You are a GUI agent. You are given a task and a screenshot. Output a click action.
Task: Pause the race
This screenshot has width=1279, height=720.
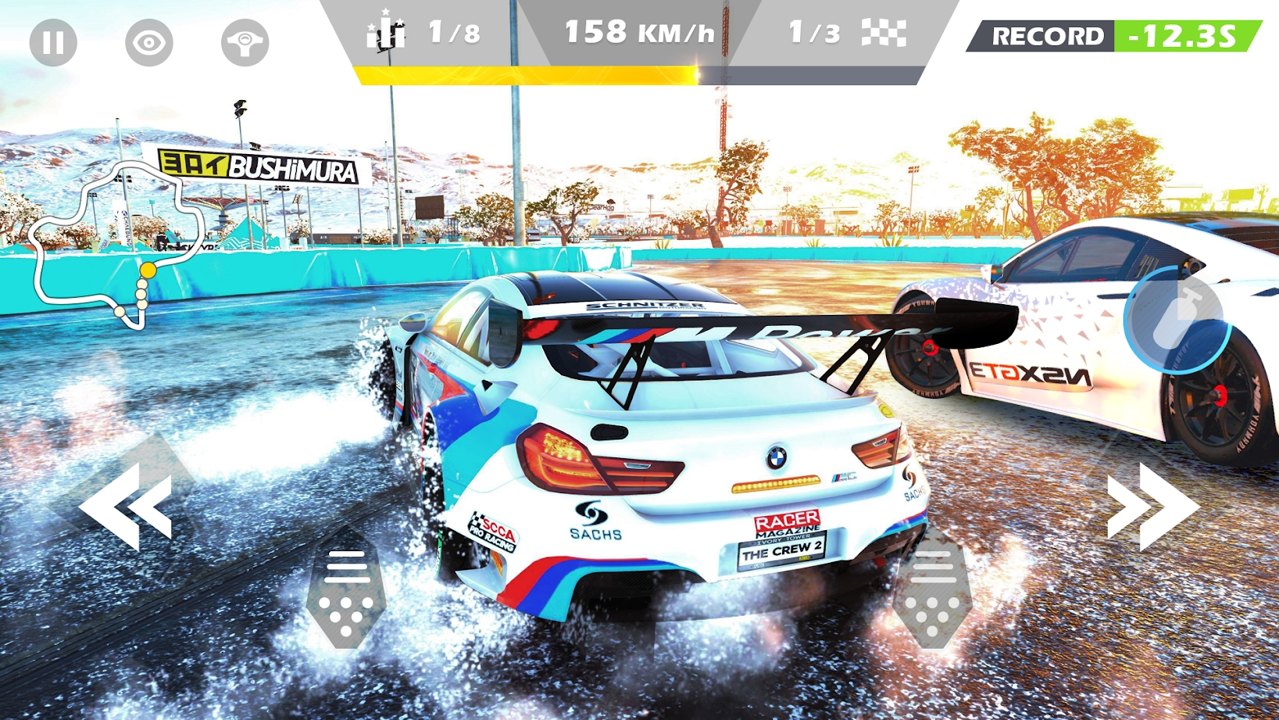click(x=53, y=44)
